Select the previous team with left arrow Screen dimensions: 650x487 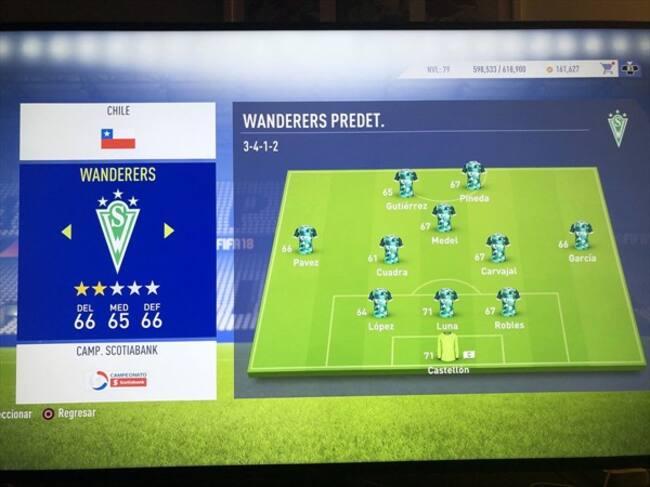click(x=66, y=232)
